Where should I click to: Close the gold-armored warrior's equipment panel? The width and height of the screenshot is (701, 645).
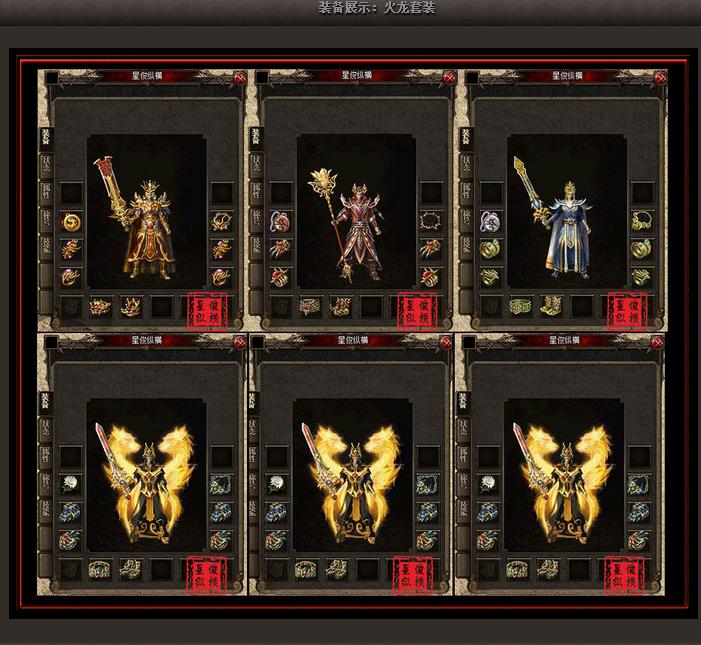240,78
